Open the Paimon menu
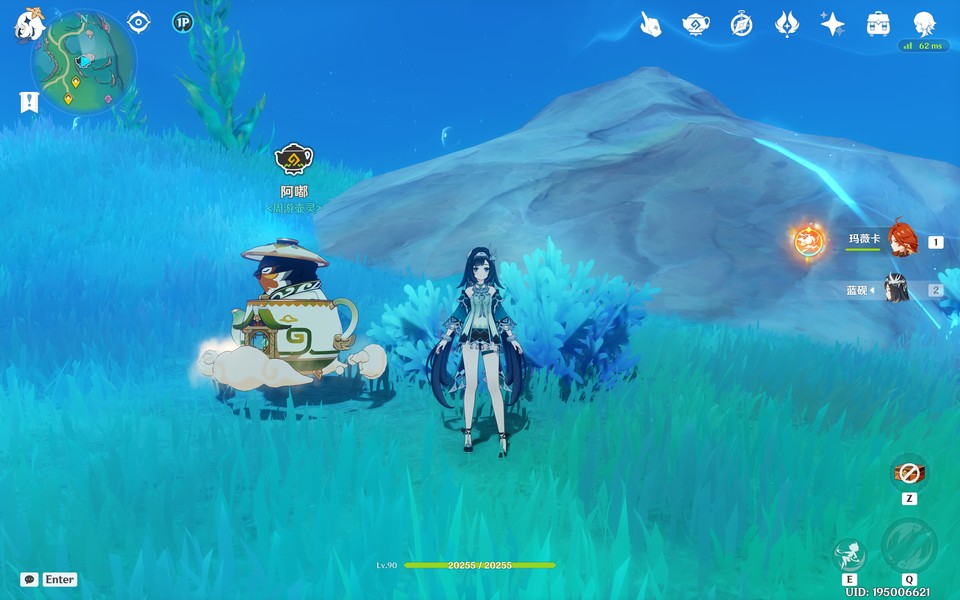 27,24
